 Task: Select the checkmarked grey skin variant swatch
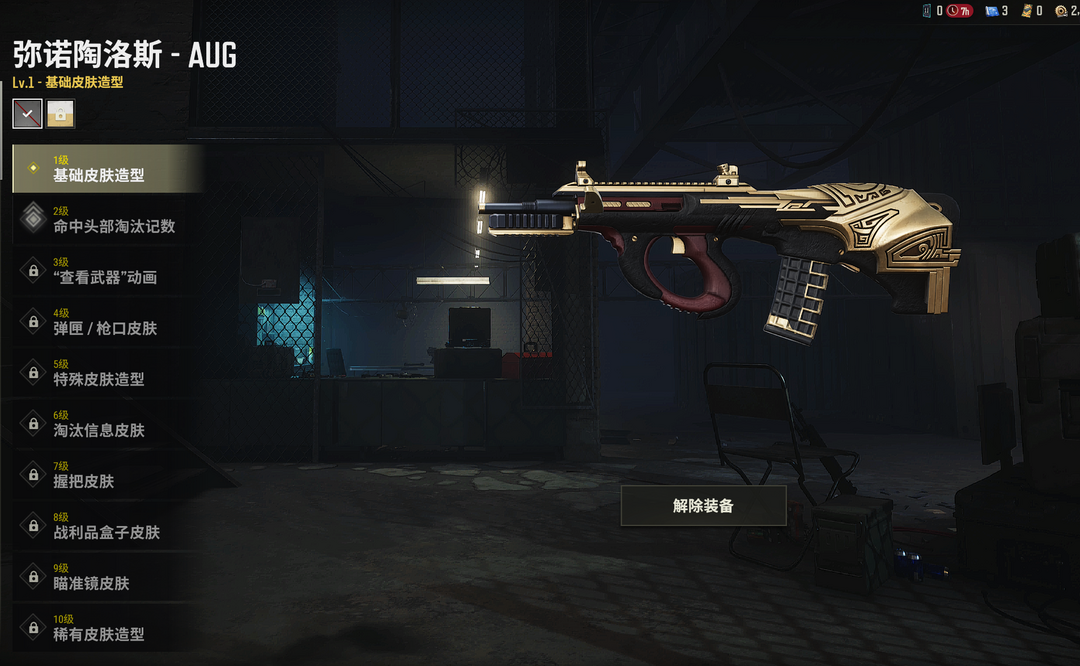coord(27,114)
